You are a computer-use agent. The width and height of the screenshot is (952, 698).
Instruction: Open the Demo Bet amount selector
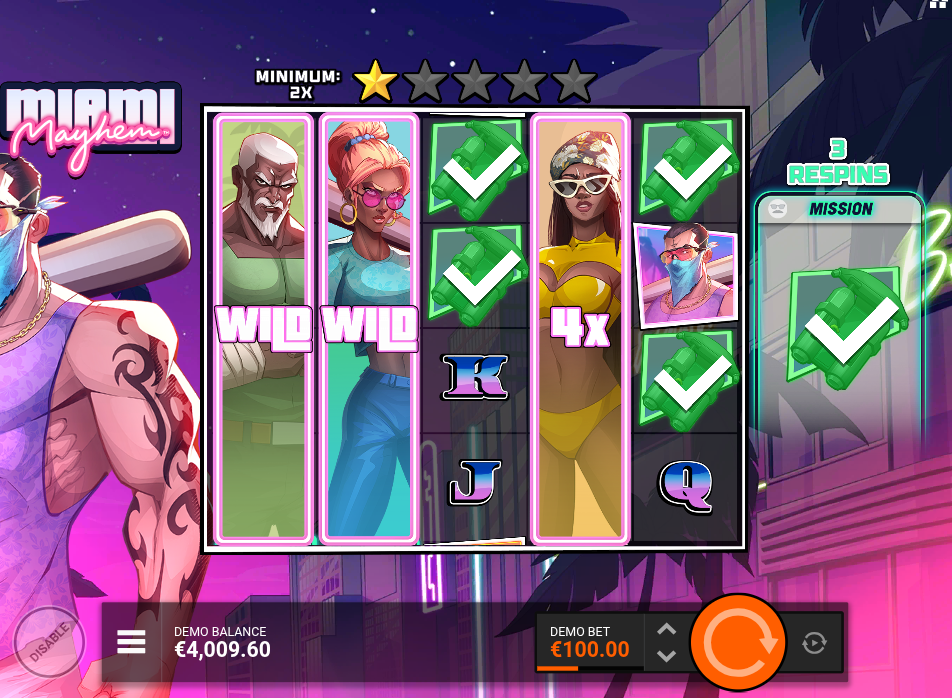coord(590,642)
